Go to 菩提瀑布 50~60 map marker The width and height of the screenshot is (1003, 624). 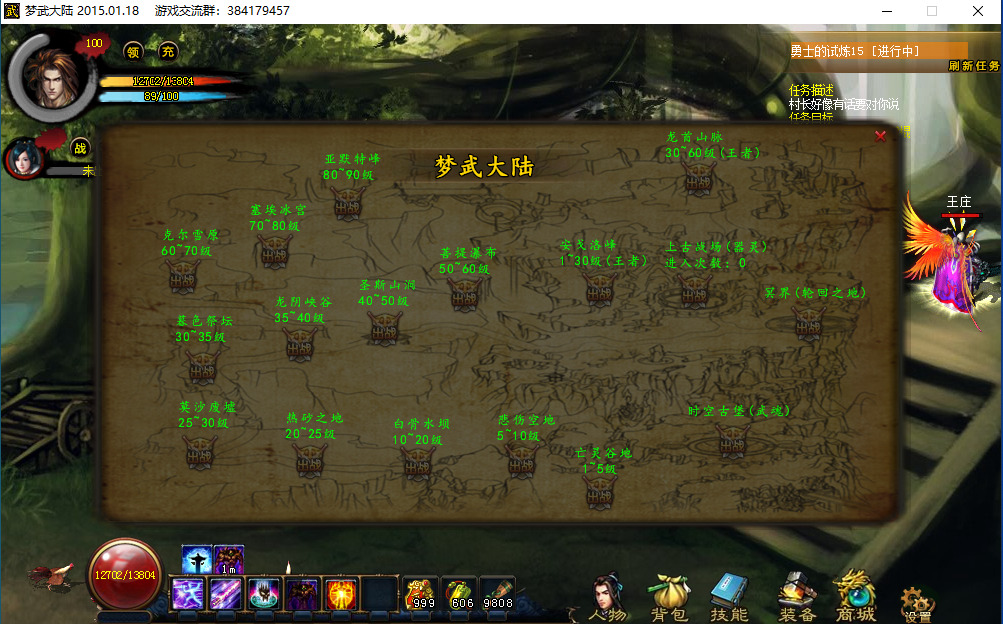click(x=464, y=293)
